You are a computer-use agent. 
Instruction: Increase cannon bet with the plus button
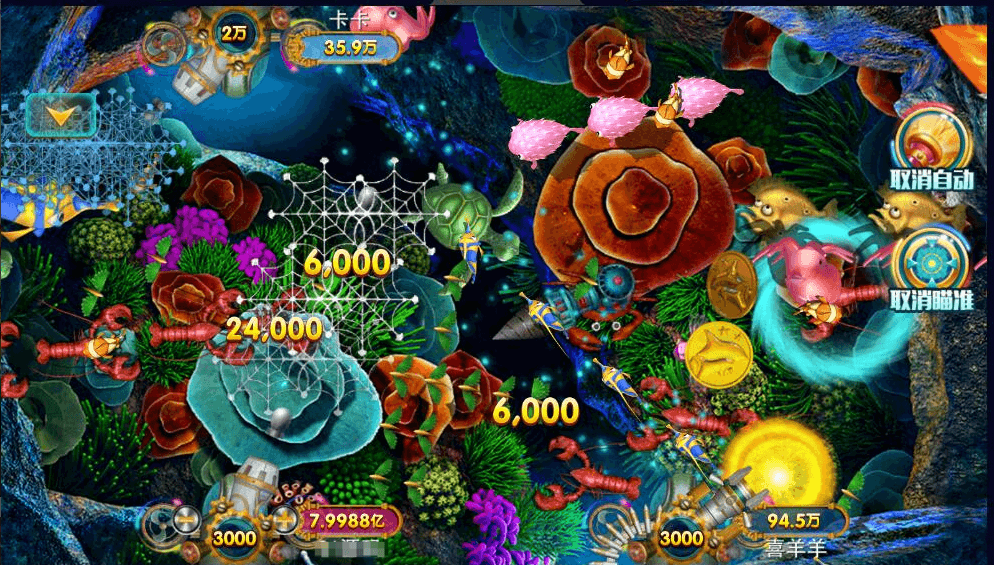283,519
